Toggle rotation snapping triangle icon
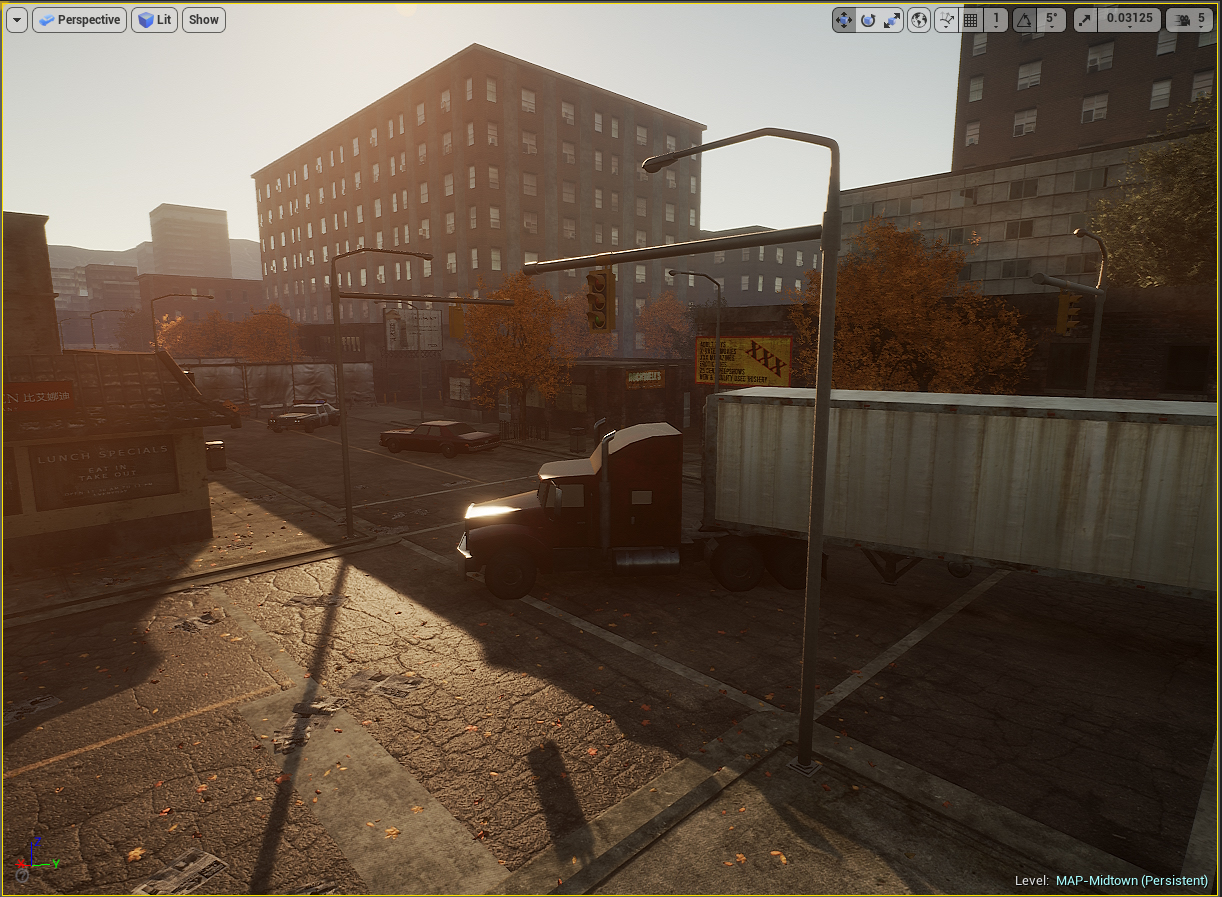The height and width of the screenshot is (897, 1222). point(1024,20)
